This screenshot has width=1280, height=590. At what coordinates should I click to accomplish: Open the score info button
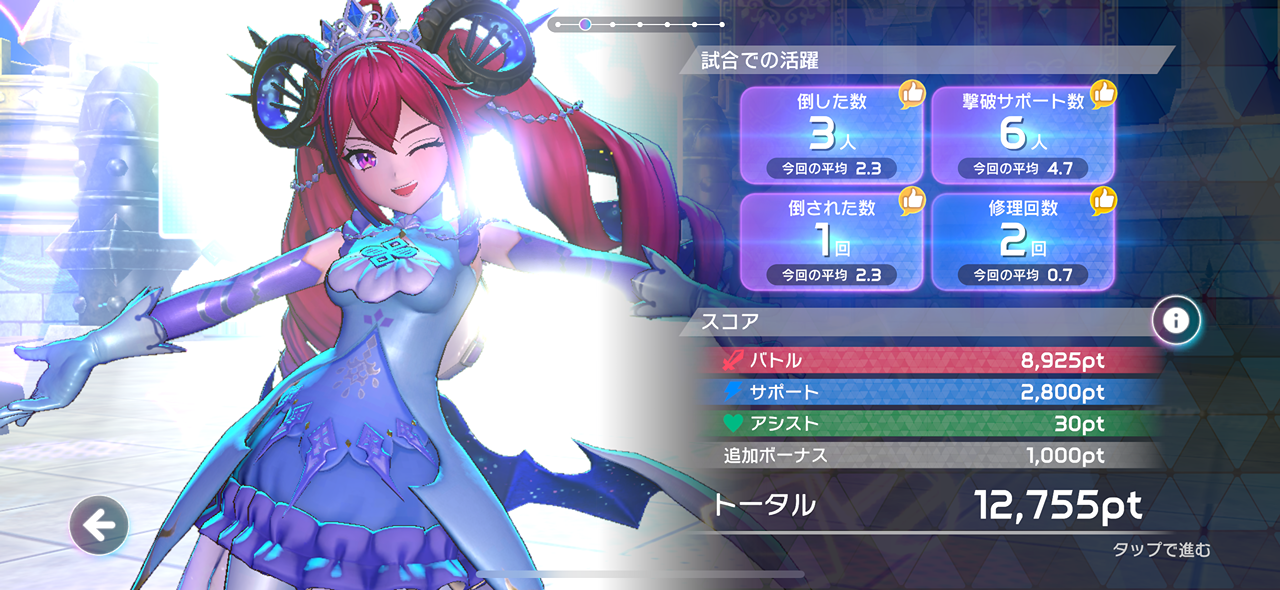pos(1176,320)
